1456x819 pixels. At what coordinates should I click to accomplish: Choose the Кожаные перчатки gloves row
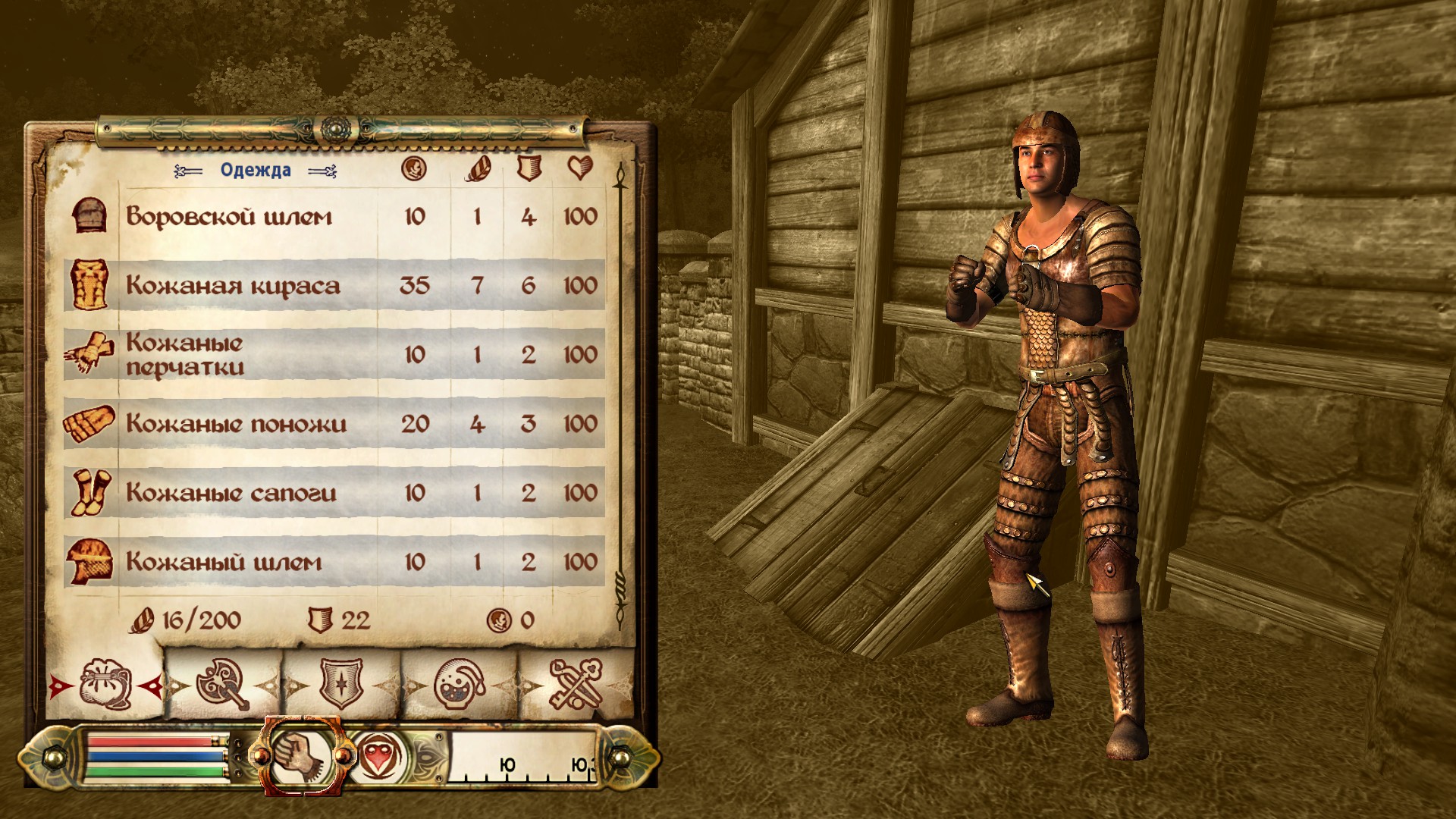185,355
